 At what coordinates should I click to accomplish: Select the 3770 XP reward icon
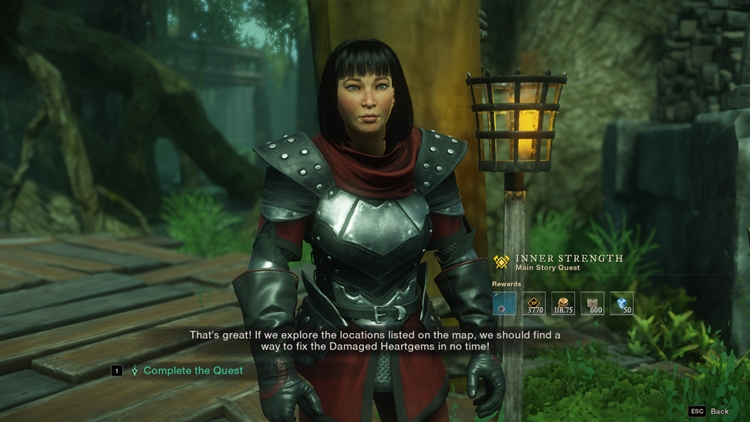[x=535, y=303]
